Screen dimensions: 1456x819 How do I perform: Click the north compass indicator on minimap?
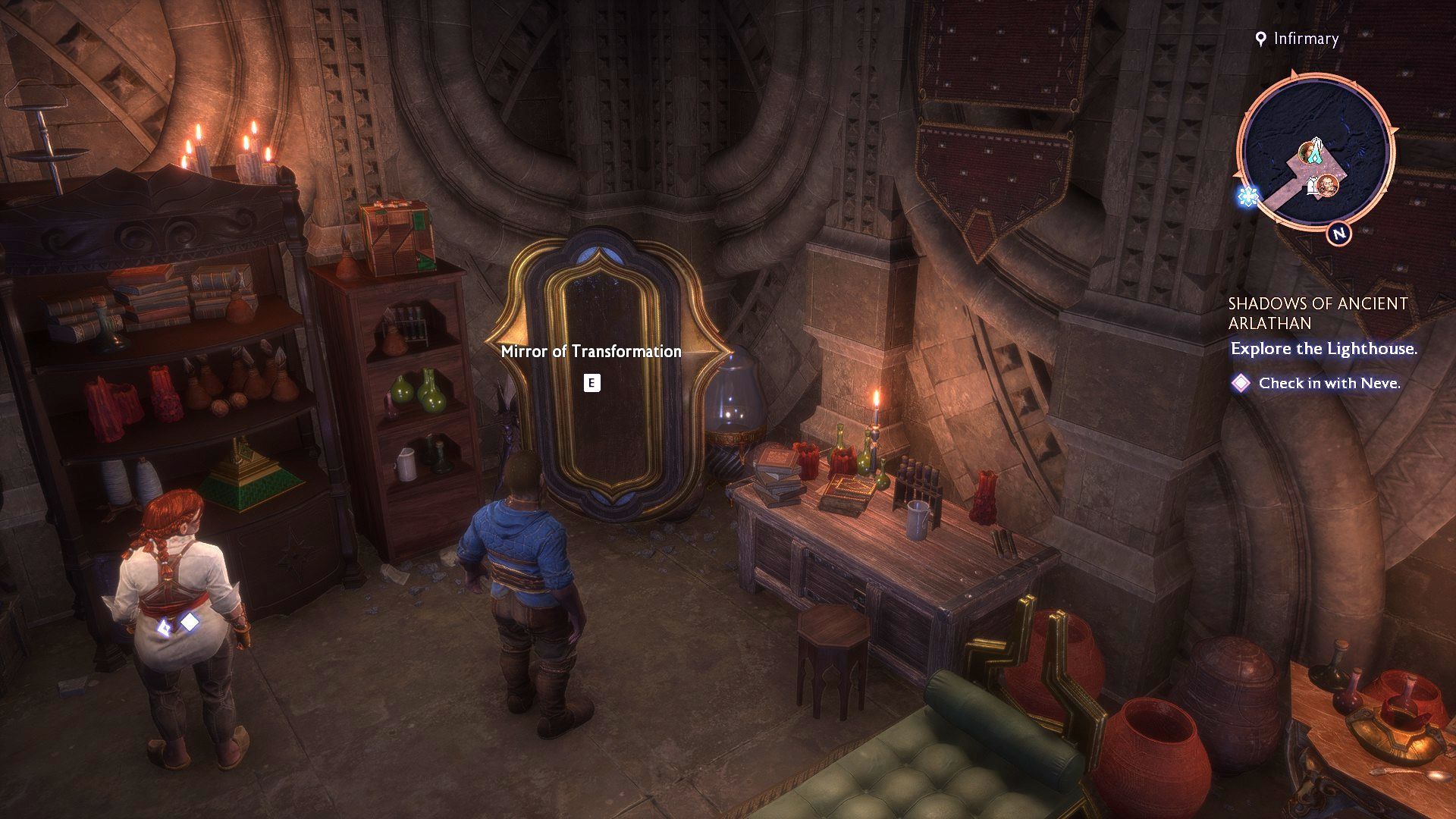pyautogui.click(x=1339, y=234)
